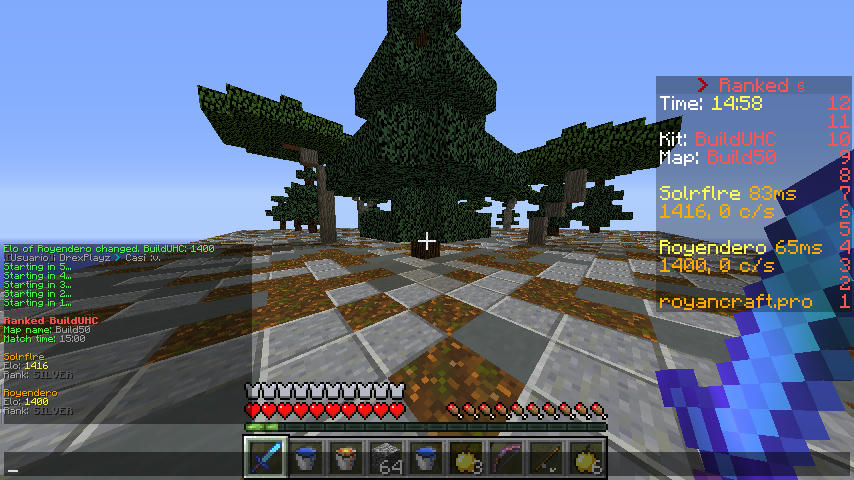The height and width of the screenshot is (480, 854).
Task: Click the chat text input bar
Action: (120, 466)
